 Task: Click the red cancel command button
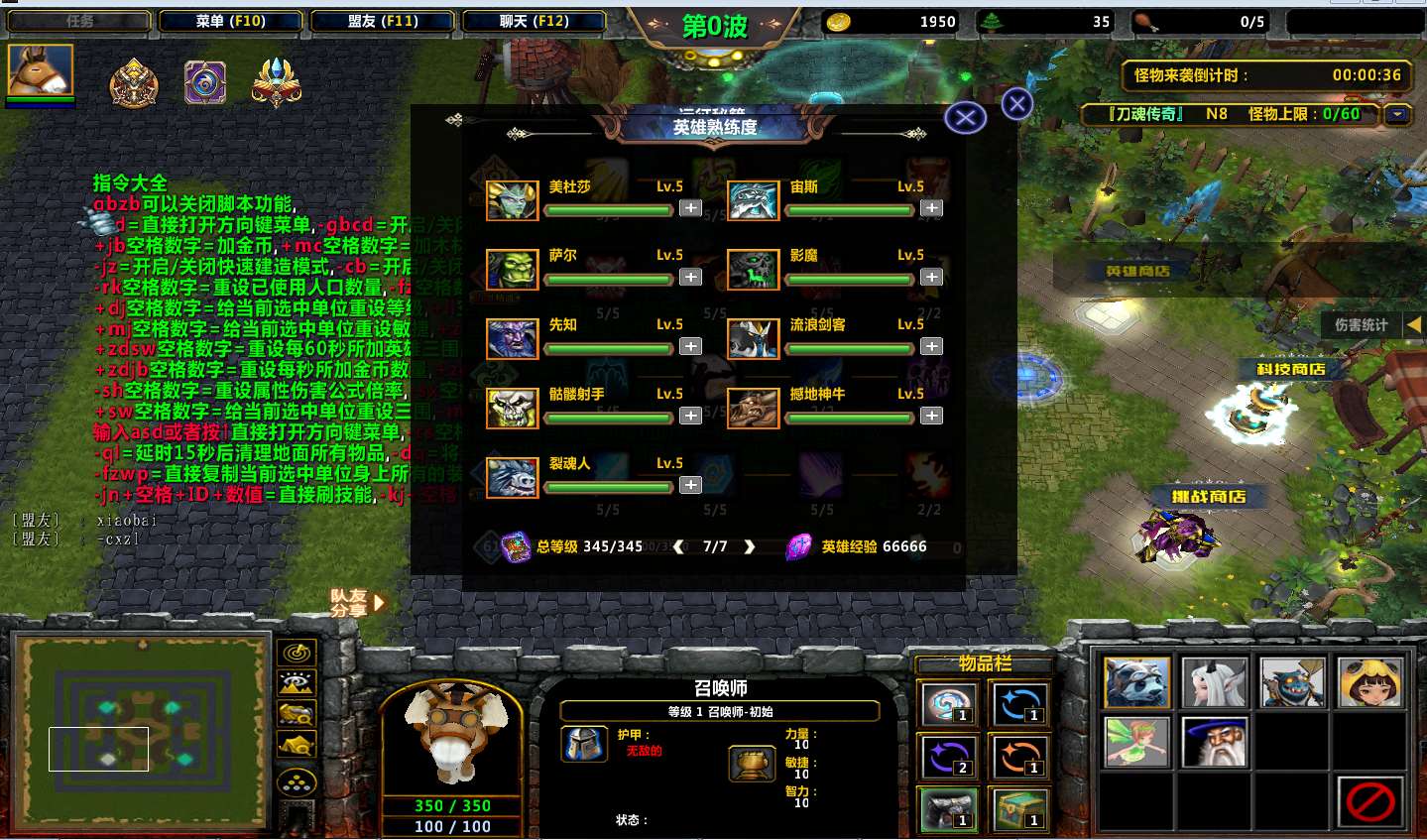(1369, 801)
